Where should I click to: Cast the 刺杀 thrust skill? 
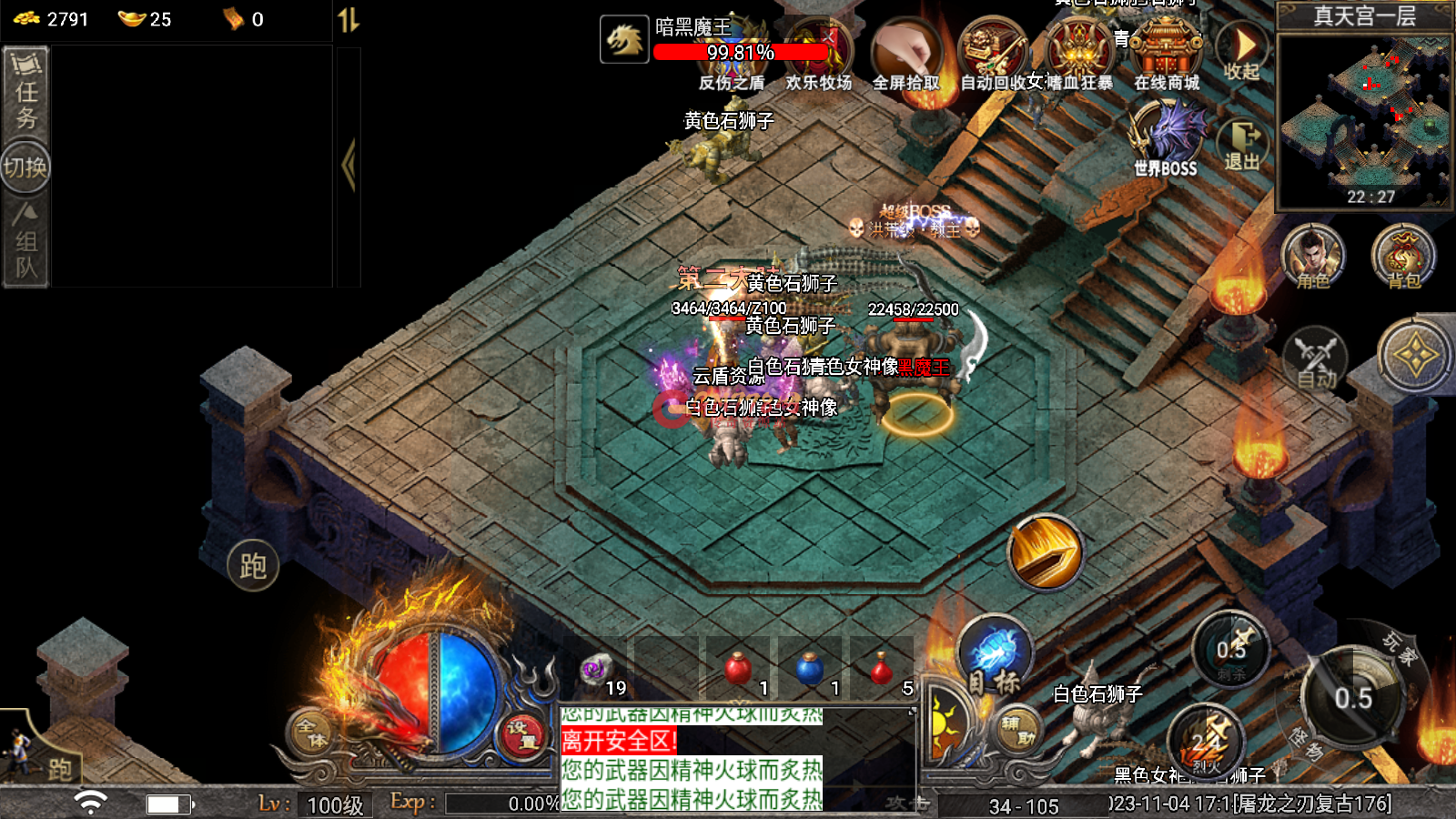click(1231, 650)
